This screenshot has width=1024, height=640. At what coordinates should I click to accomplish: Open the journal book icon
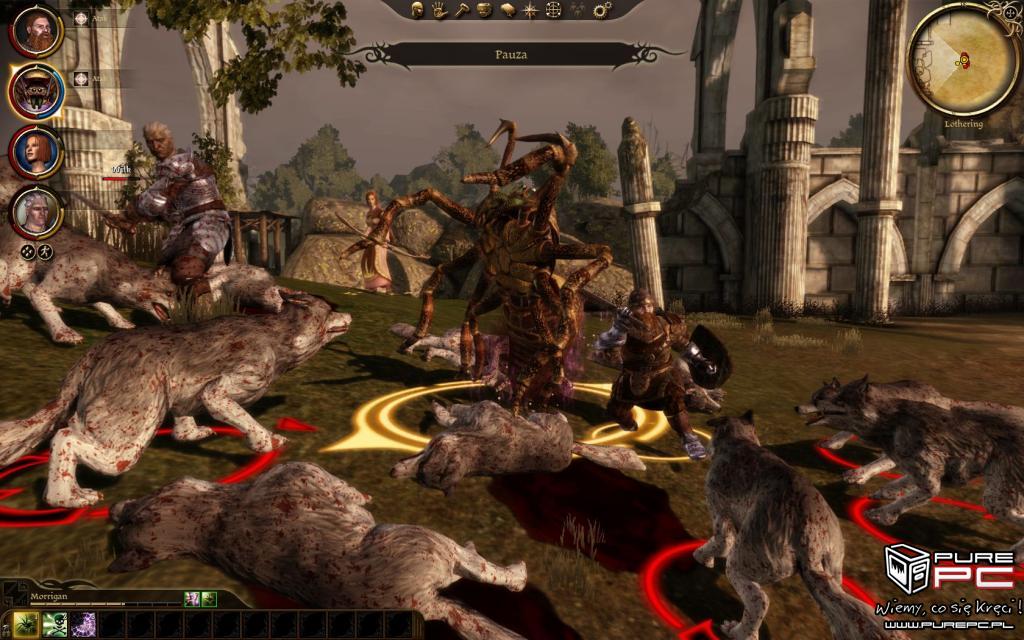pyautogui.click(x=508, y=10)
